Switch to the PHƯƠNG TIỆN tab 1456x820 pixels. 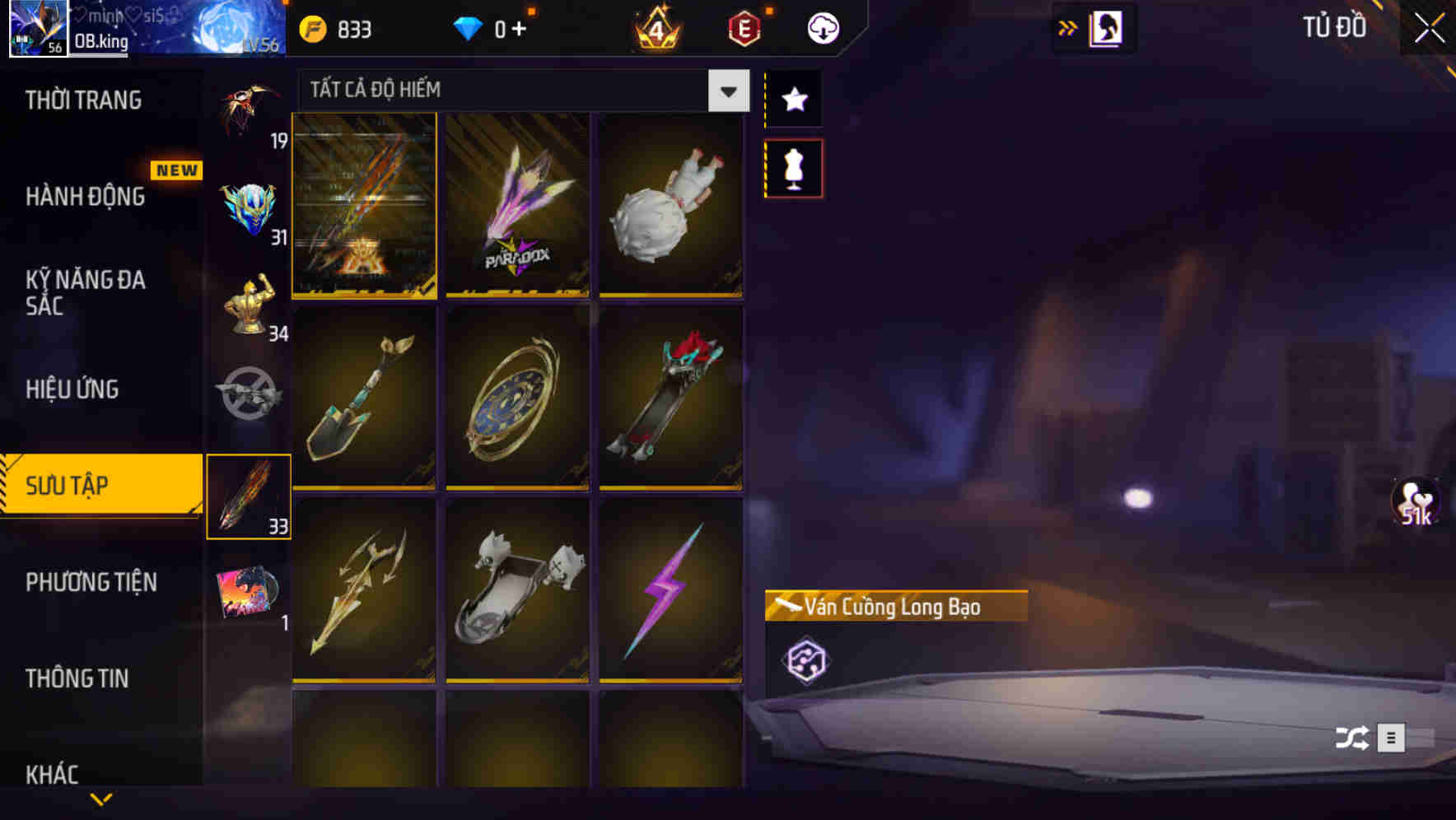click(91, 582)
